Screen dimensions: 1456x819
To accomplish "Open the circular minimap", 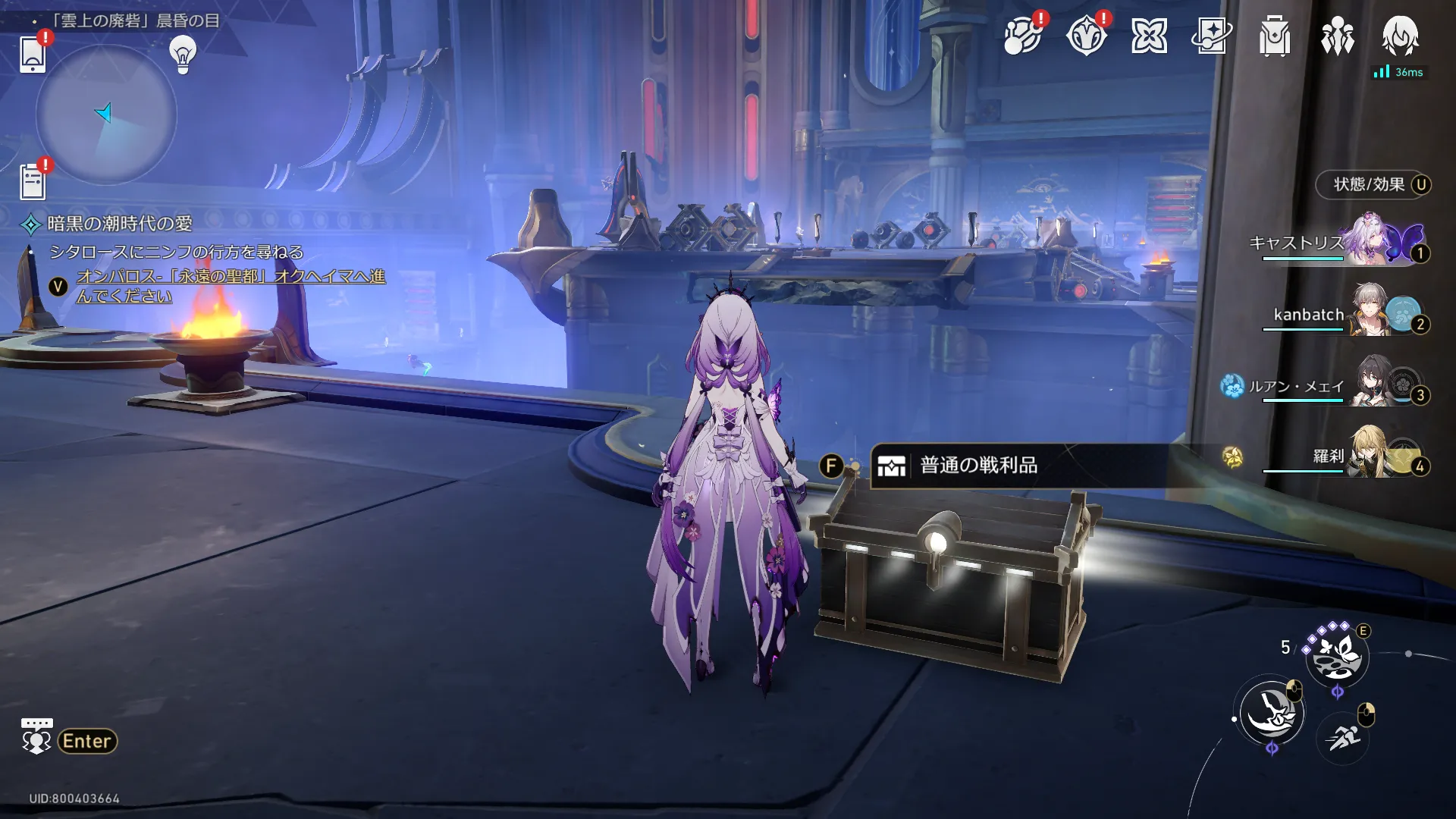I will pyautogui.click(x=106, y=115).
